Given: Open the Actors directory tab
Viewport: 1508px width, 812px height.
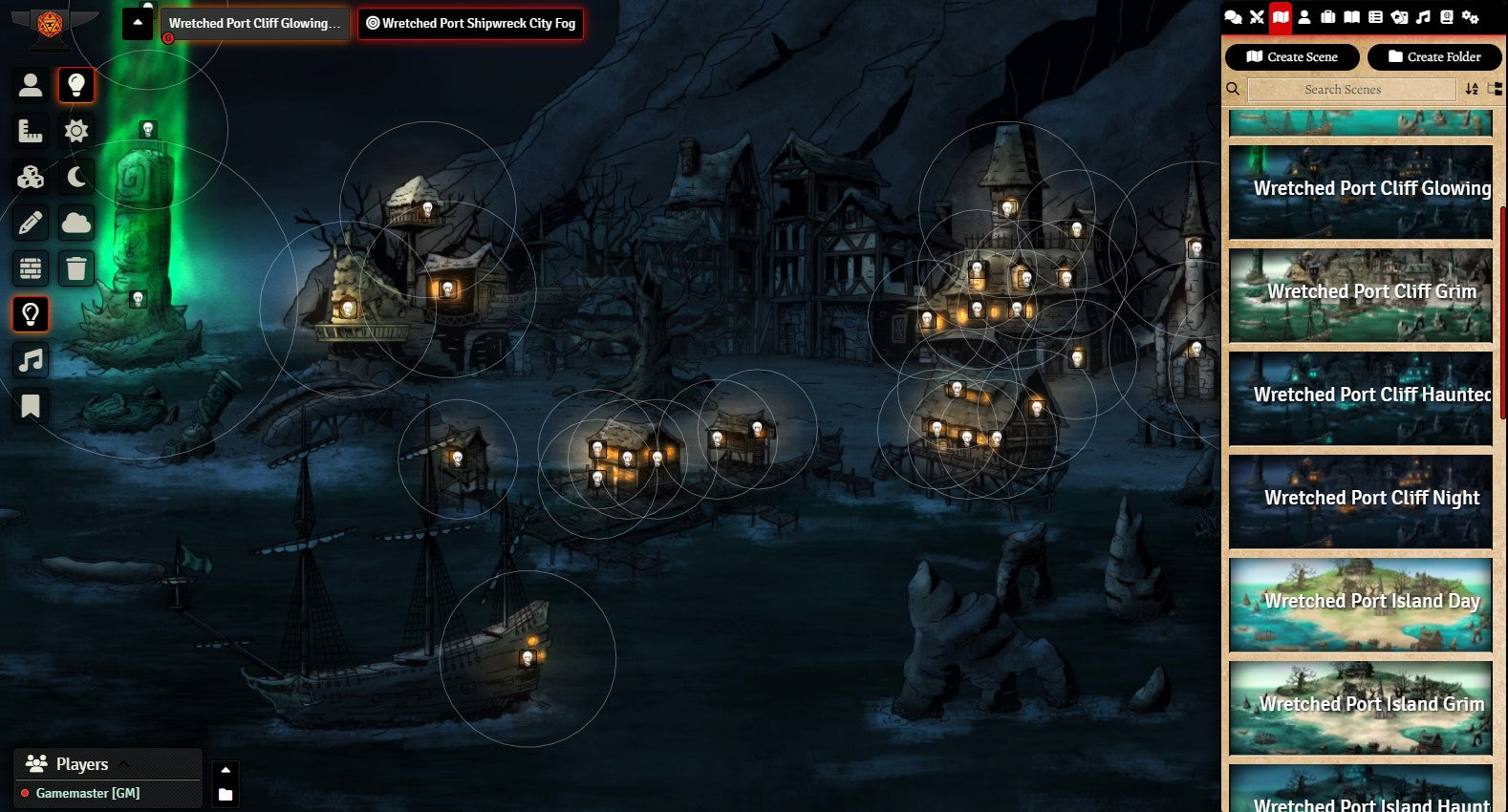Looking at the screenshot, I should tap(1304, 17).
